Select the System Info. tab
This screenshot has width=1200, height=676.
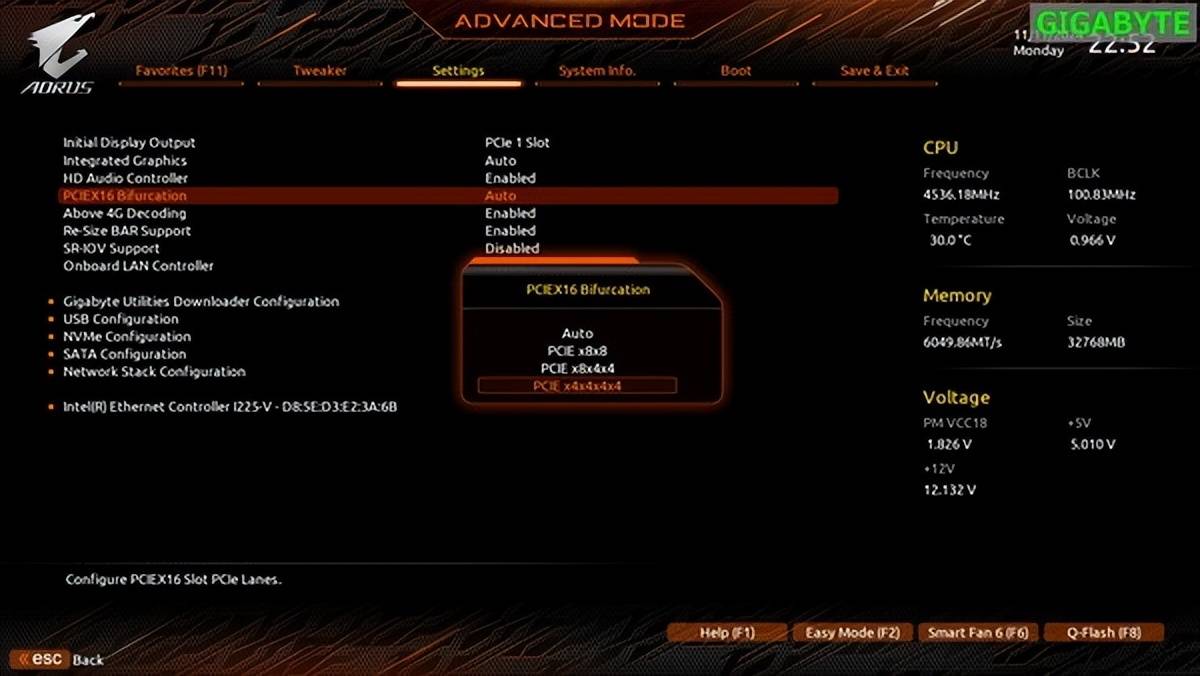(597, 71)
